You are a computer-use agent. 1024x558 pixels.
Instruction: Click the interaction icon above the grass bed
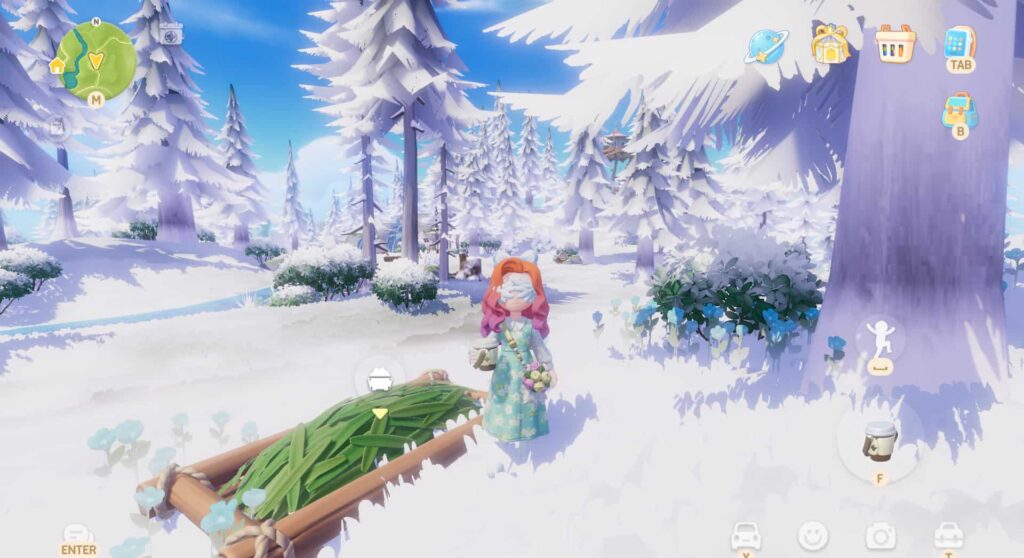click(380, 379)
